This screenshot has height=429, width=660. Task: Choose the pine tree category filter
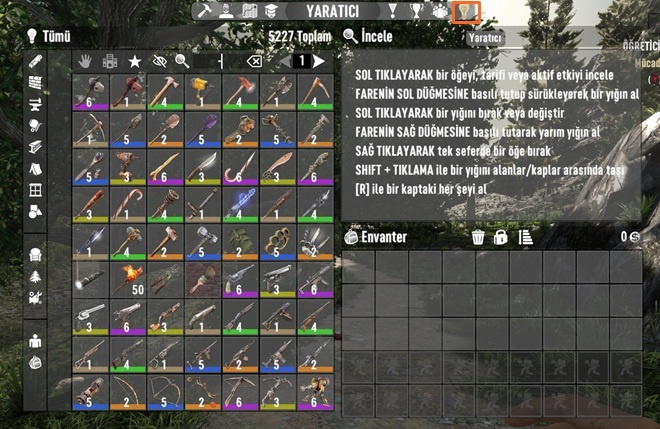[x=36, y=276]
